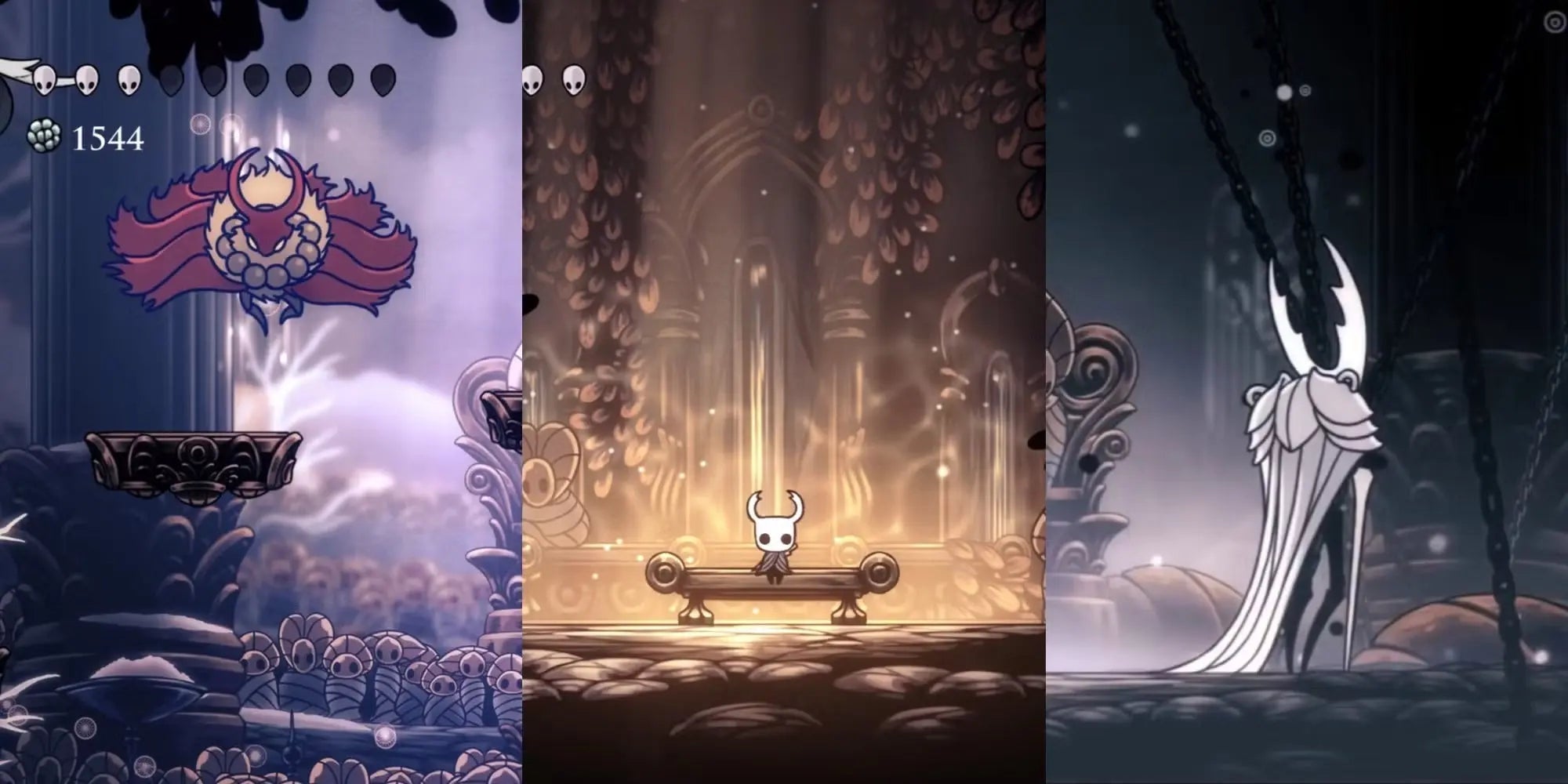
Task: Click the right mask icon in the center panel HUD
Action: [x=573, y=81]
